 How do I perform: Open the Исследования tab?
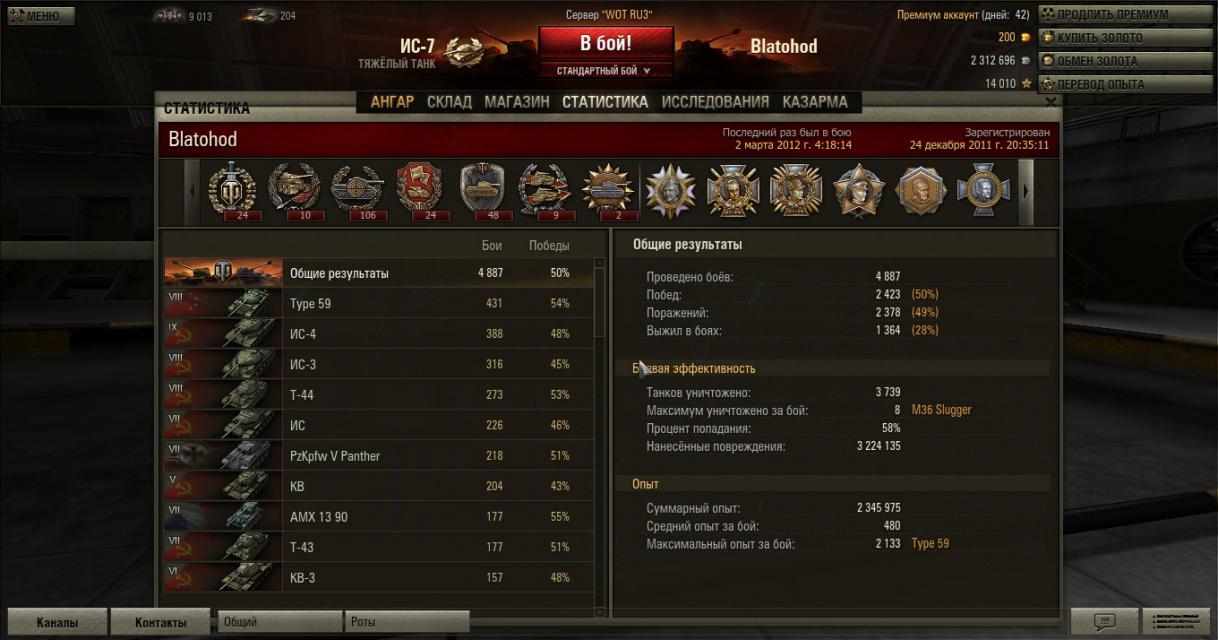(x=715, y=102)
